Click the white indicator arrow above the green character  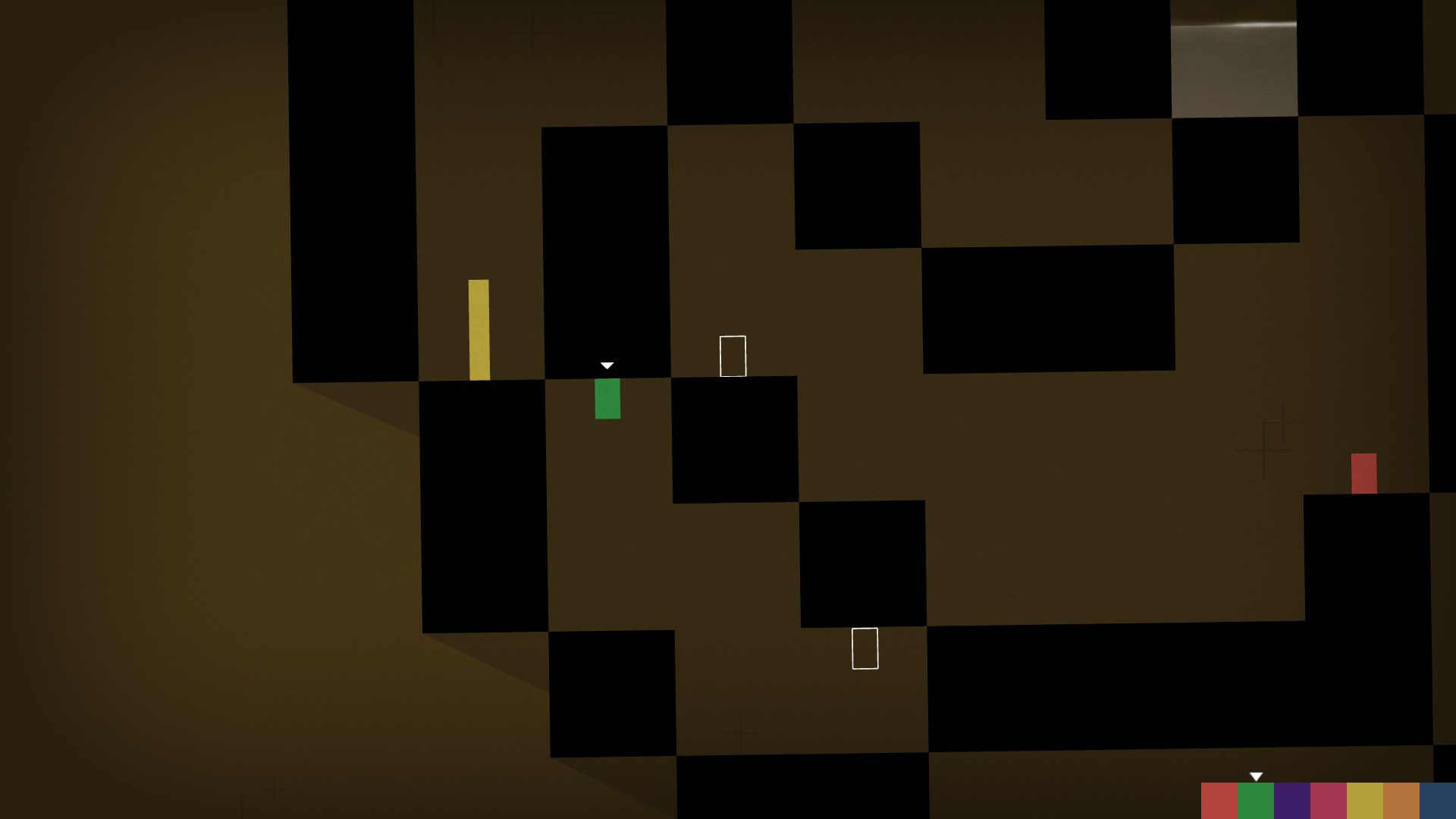pos(606,365)
